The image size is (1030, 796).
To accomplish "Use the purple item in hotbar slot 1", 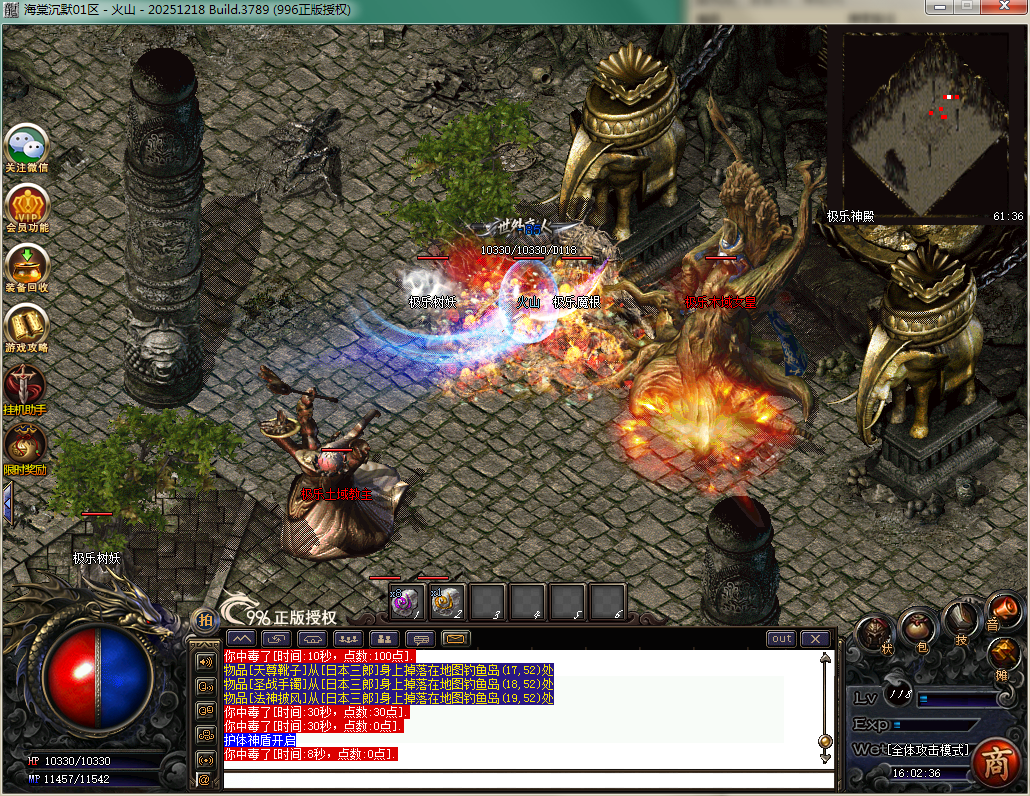I will pyautogui.click(x=406, y=601).
